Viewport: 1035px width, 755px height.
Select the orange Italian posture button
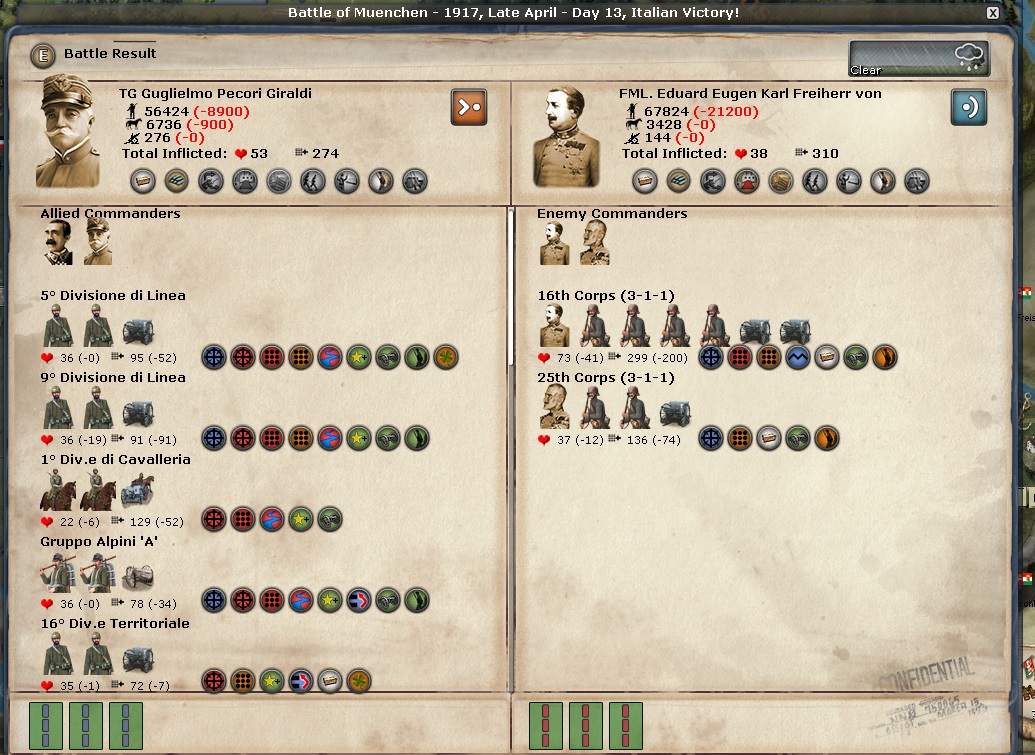(469, 107)
